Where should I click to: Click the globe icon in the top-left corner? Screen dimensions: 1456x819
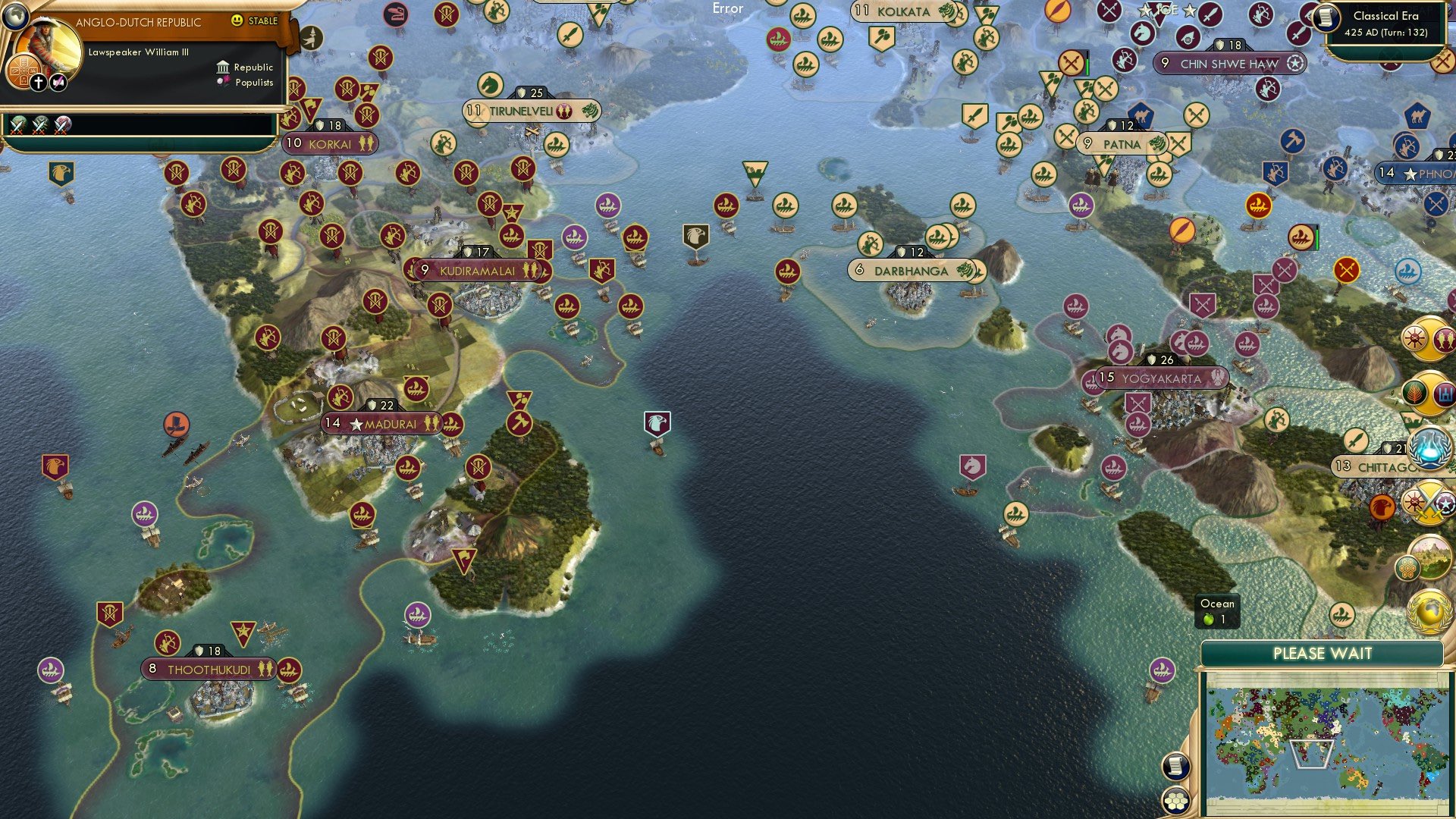point(15,16)
